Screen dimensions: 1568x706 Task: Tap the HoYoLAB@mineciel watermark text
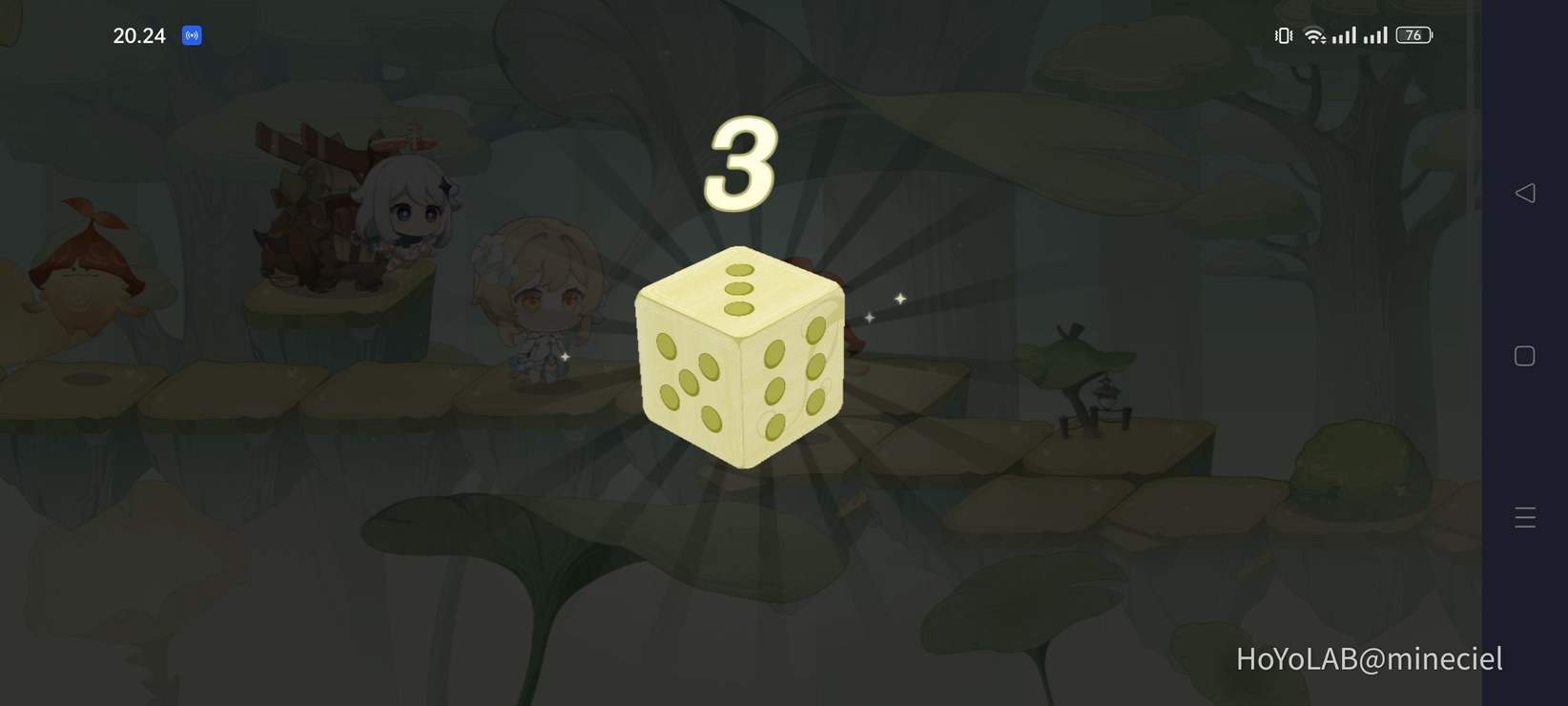click(x=1368, y=658)
